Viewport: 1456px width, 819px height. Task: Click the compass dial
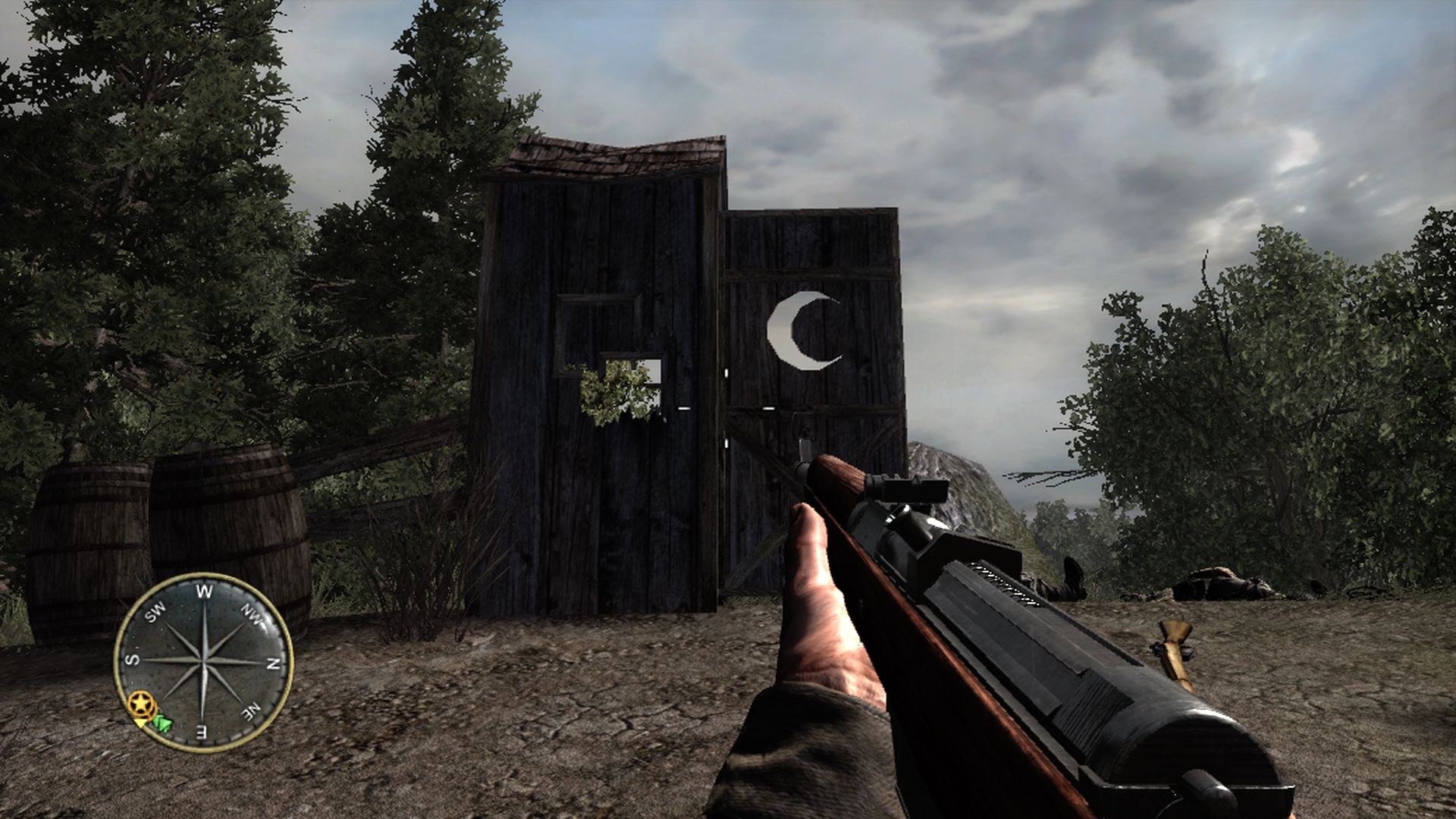pos(203,662)
